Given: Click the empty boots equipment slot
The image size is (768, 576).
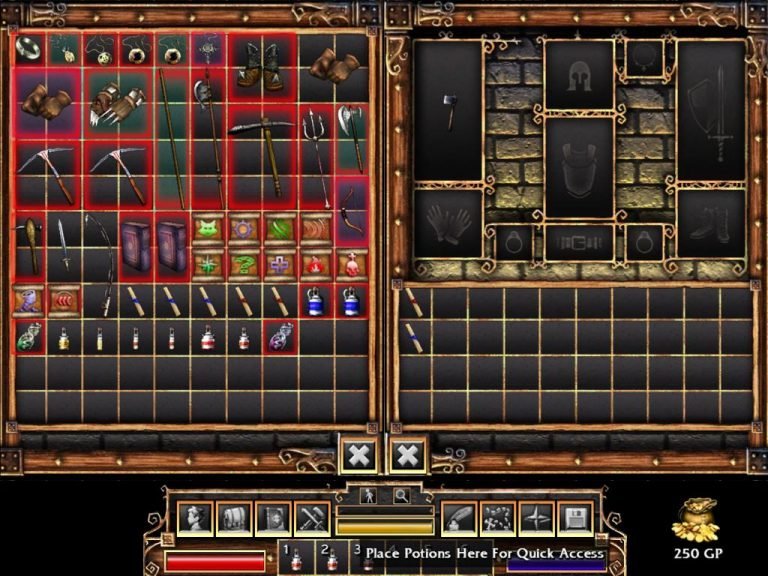Looking at the screenshot, I should click(710, 223).
